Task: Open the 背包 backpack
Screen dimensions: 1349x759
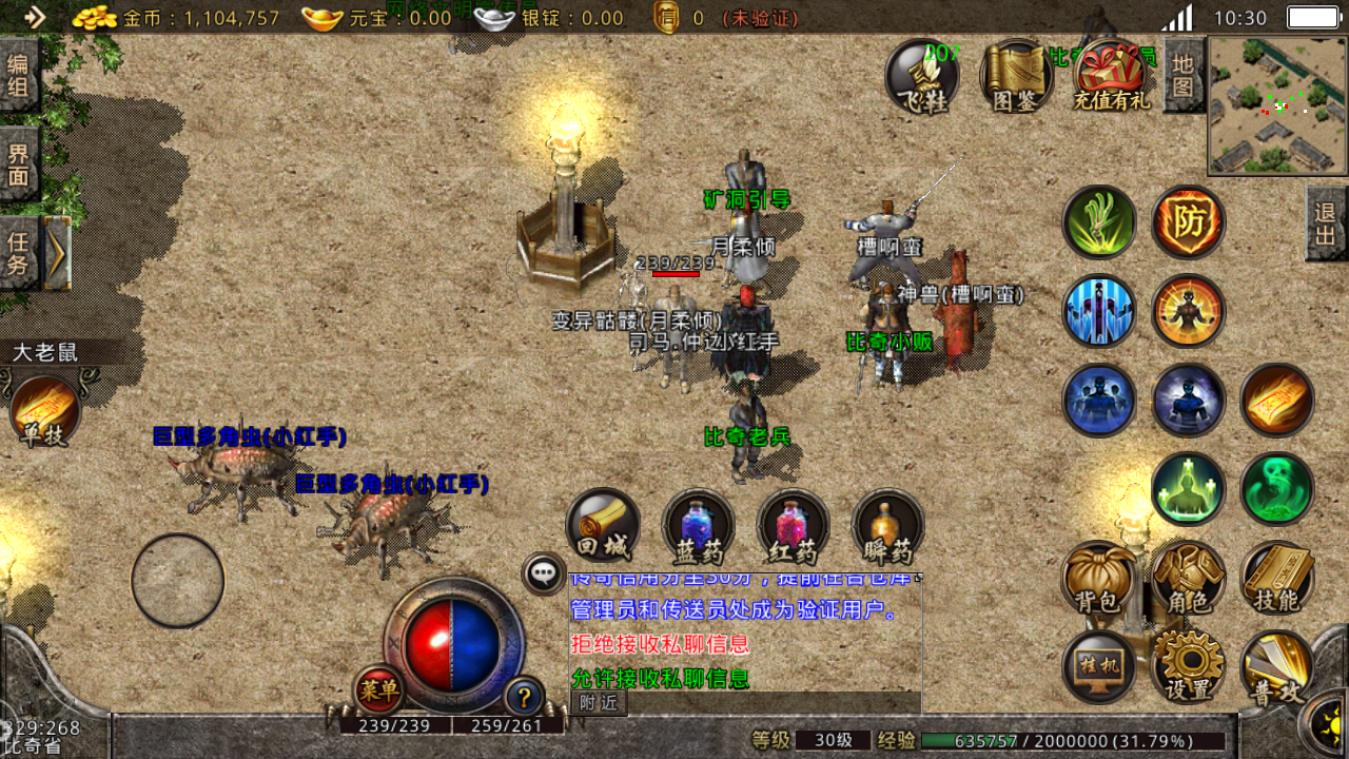Action: (x=1098, y=578)
